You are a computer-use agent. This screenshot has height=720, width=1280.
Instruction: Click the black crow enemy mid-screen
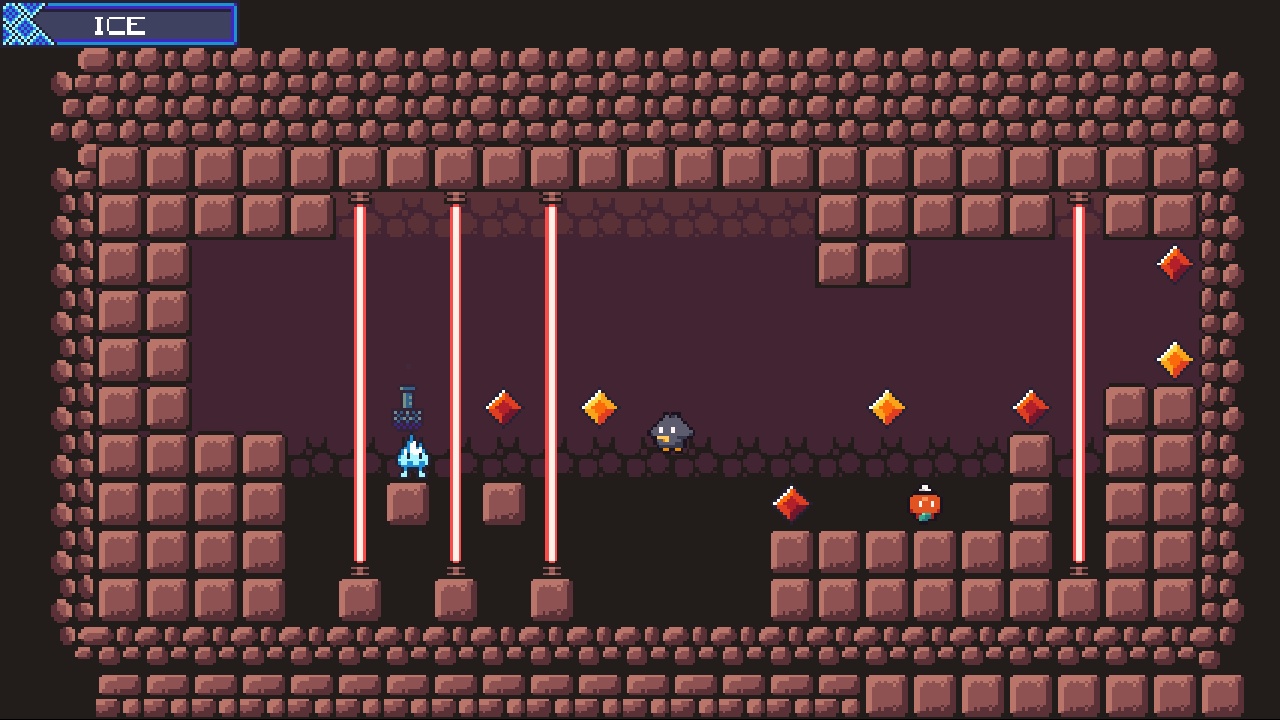(671, 432)
